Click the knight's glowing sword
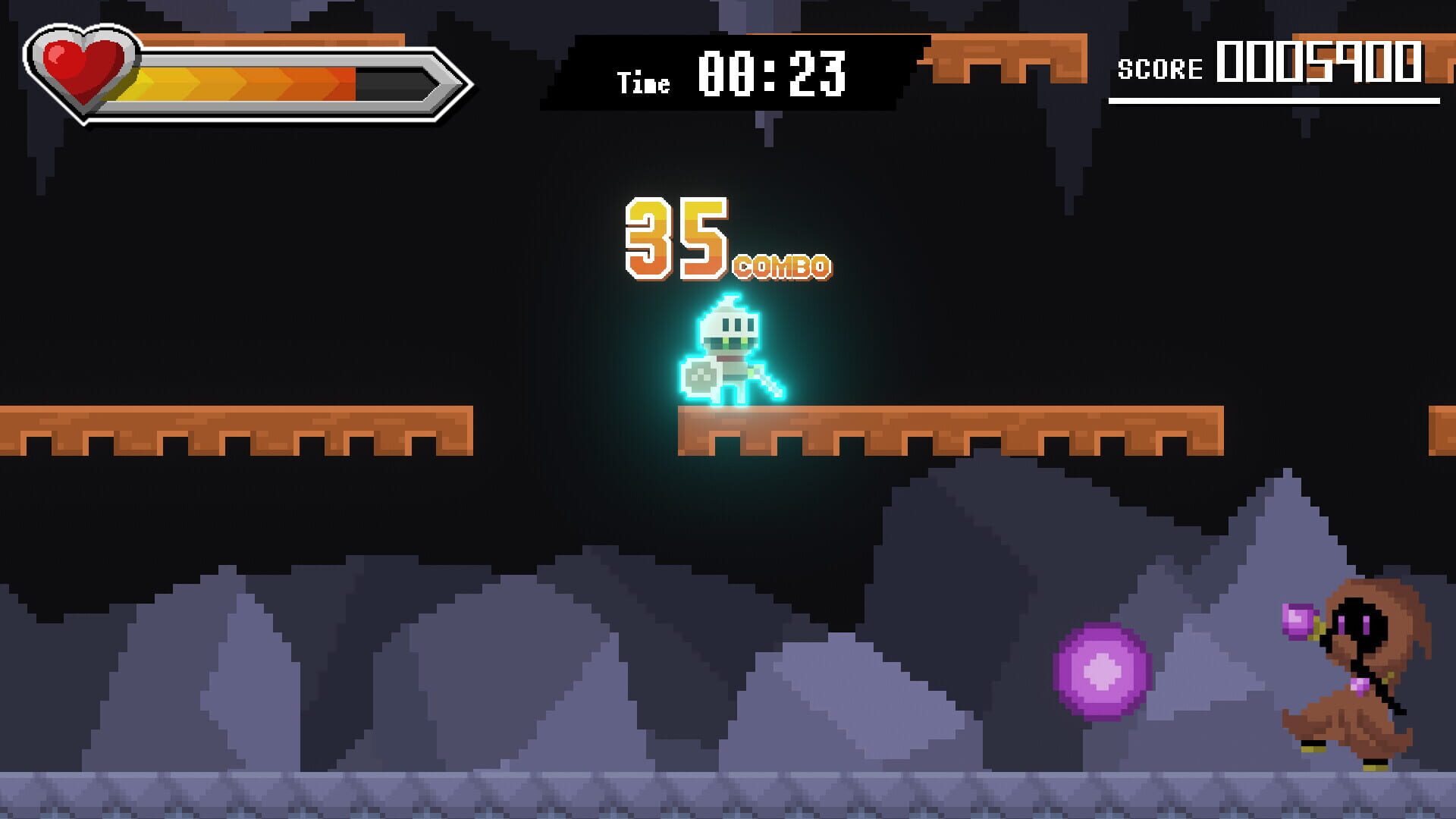1456x819 pixels. coord(766,383)
